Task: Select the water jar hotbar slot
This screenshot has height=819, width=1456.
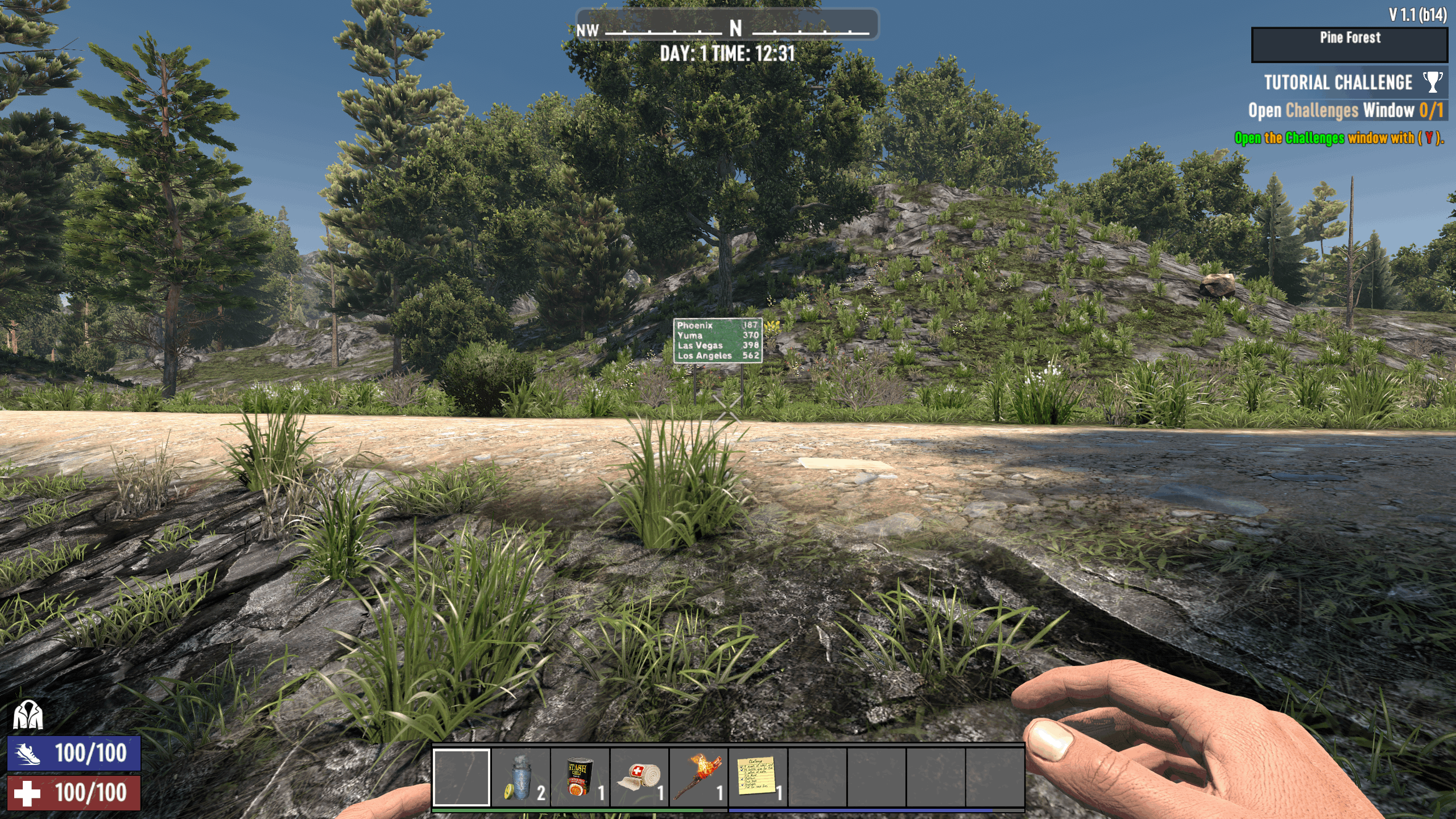Action: point(521,777)
